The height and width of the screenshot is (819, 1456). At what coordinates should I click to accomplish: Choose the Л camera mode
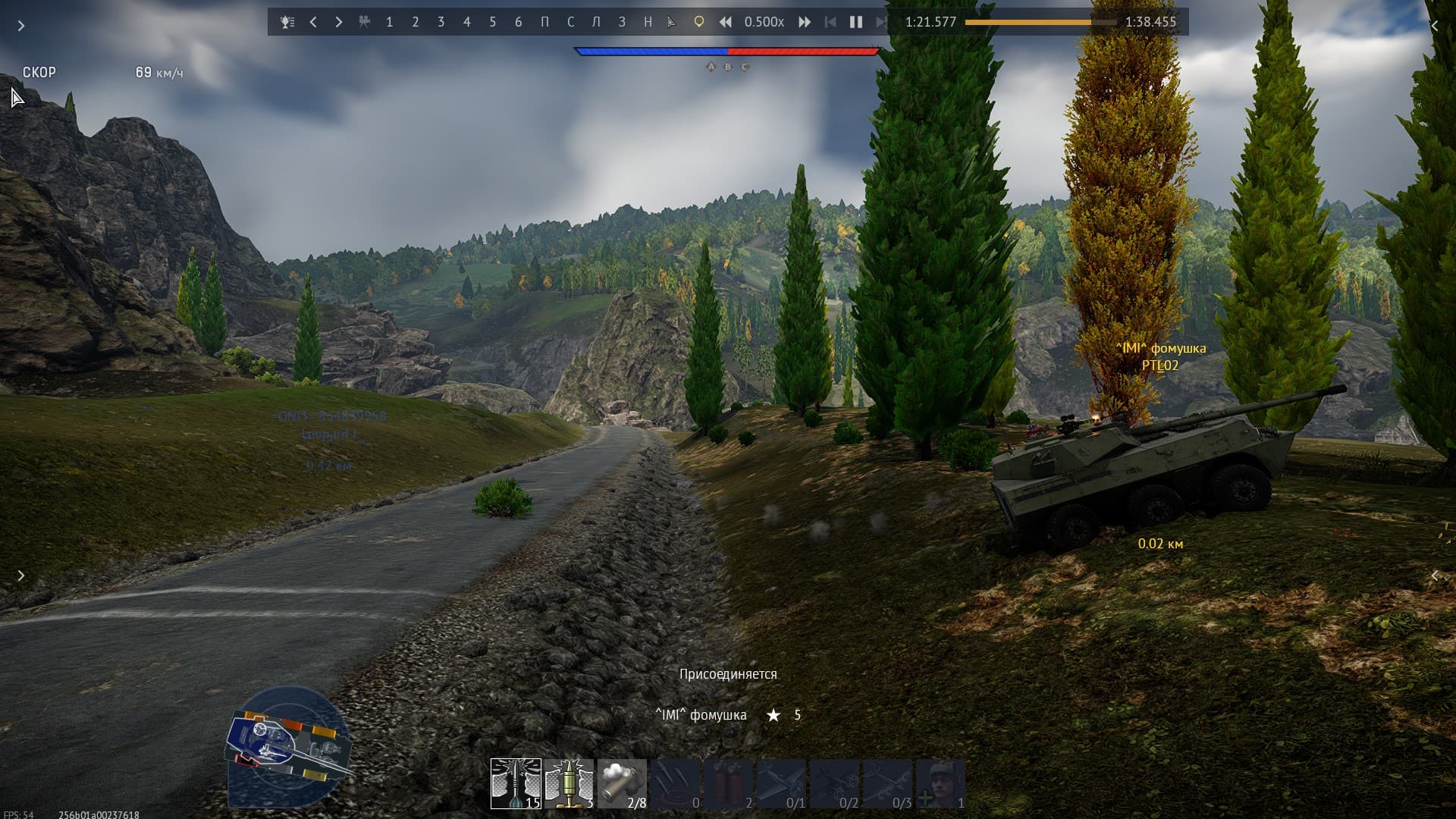pyautogui.click(x=596, y=22)
